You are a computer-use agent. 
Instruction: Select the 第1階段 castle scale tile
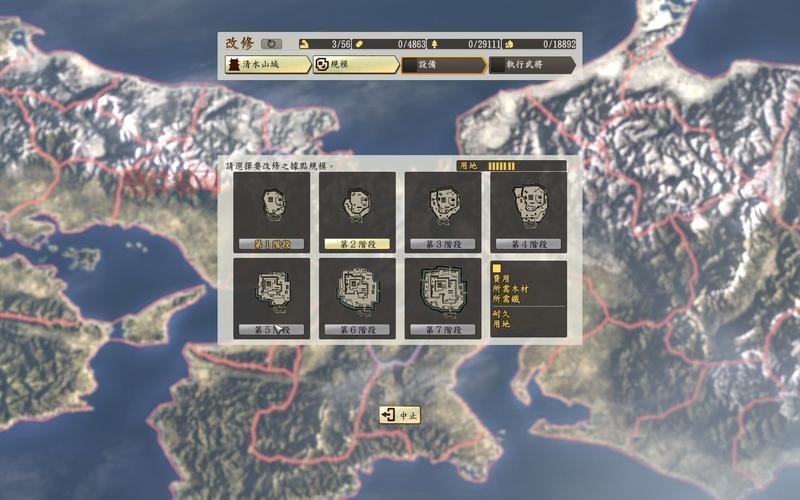tap(271, 212)
